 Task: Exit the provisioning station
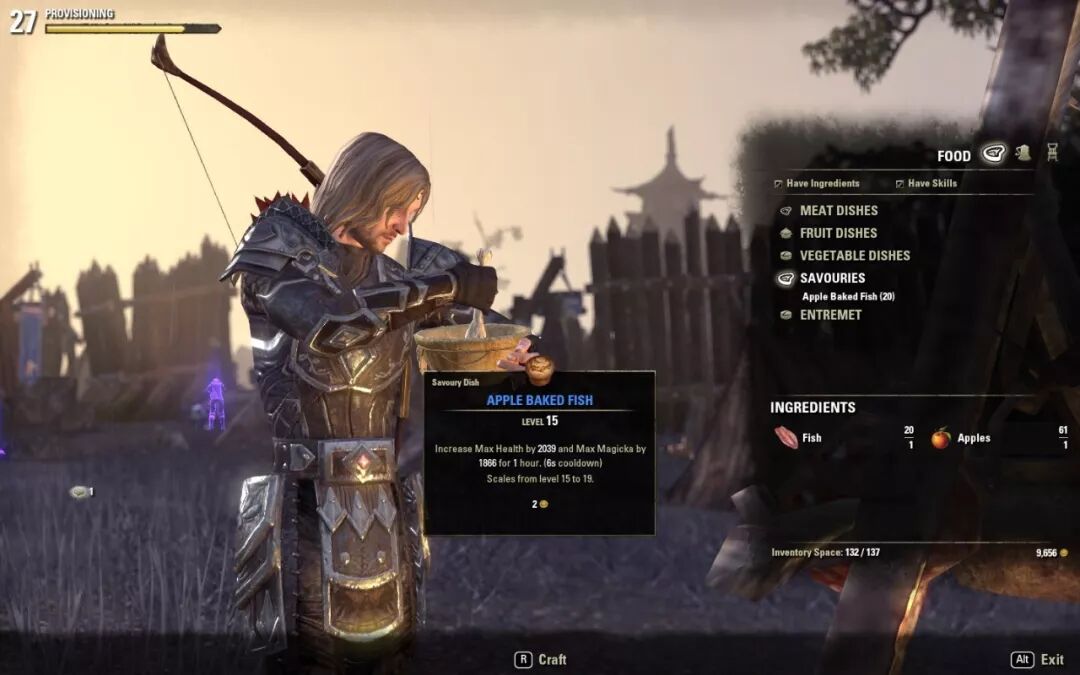(x=1051, y=660)
